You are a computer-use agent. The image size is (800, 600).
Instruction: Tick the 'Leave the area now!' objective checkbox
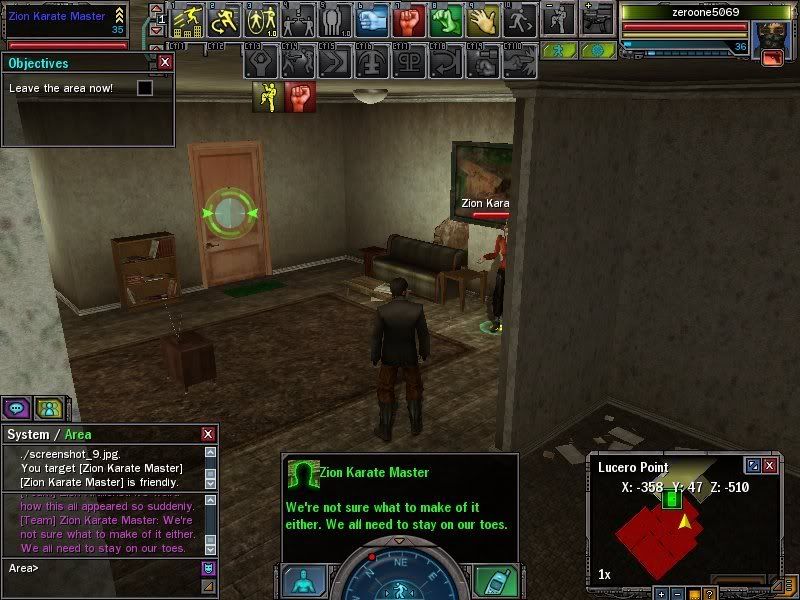145,88
